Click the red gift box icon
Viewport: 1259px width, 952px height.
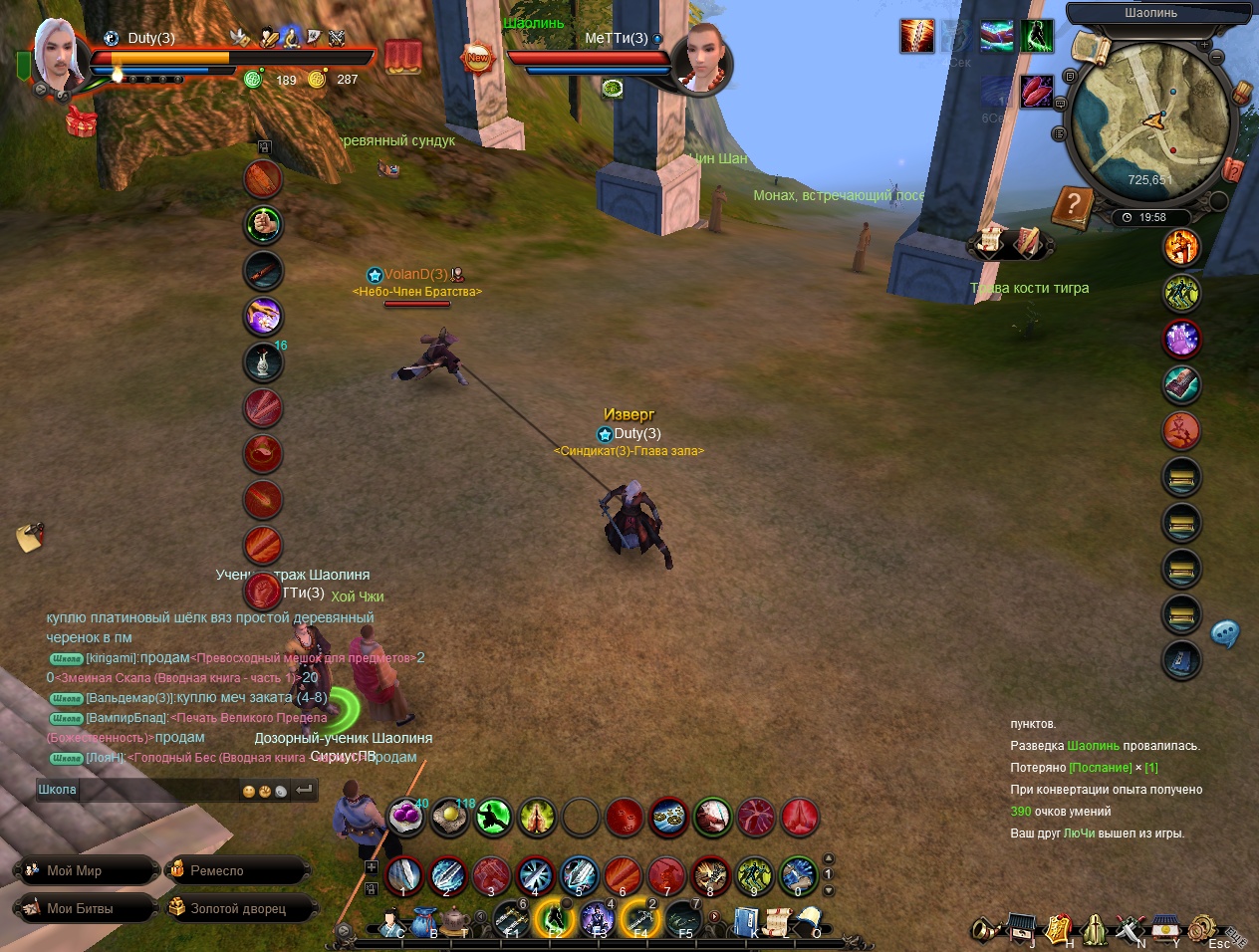point(81,121)
